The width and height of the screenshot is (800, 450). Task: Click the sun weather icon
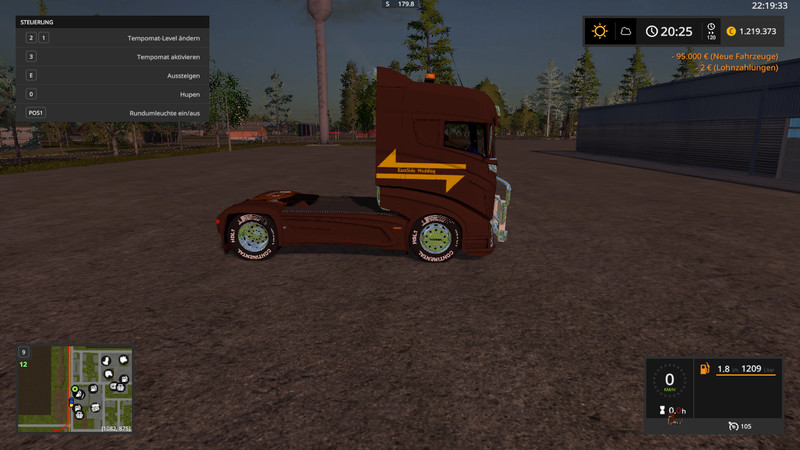599,31
